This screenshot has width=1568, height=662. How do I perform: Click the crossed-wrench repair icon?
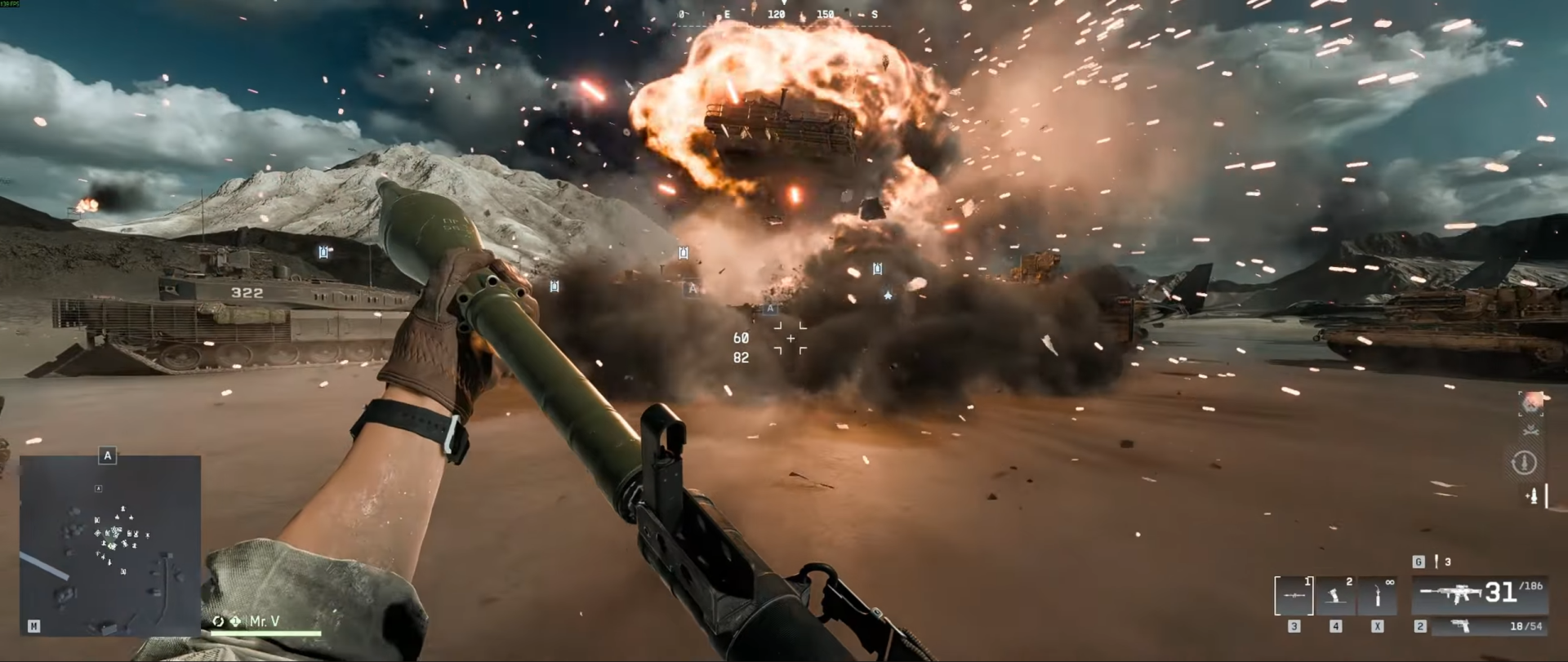tap(1530, 431)
